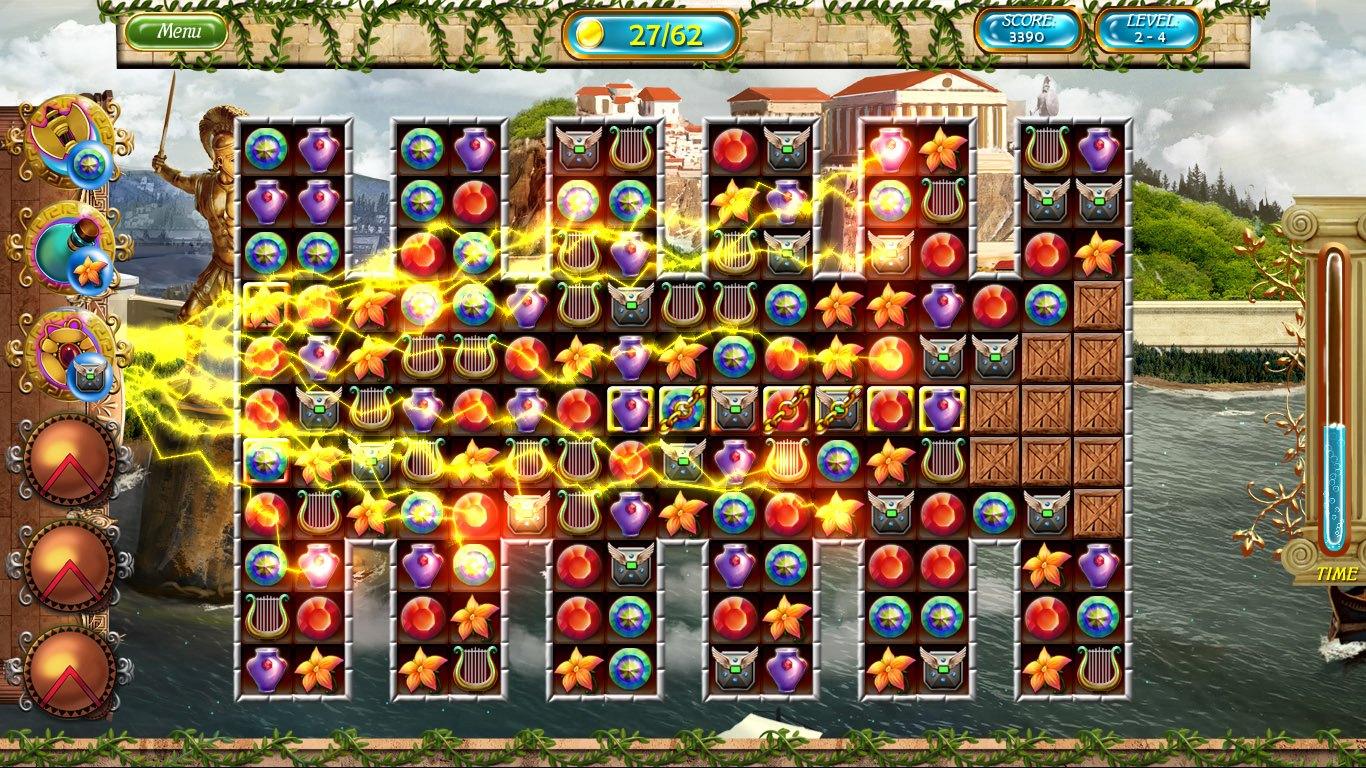Screen dimensions: 1366x768
Task: Click the rainbow gem bubble beside the axe
Action: (91, 164)
